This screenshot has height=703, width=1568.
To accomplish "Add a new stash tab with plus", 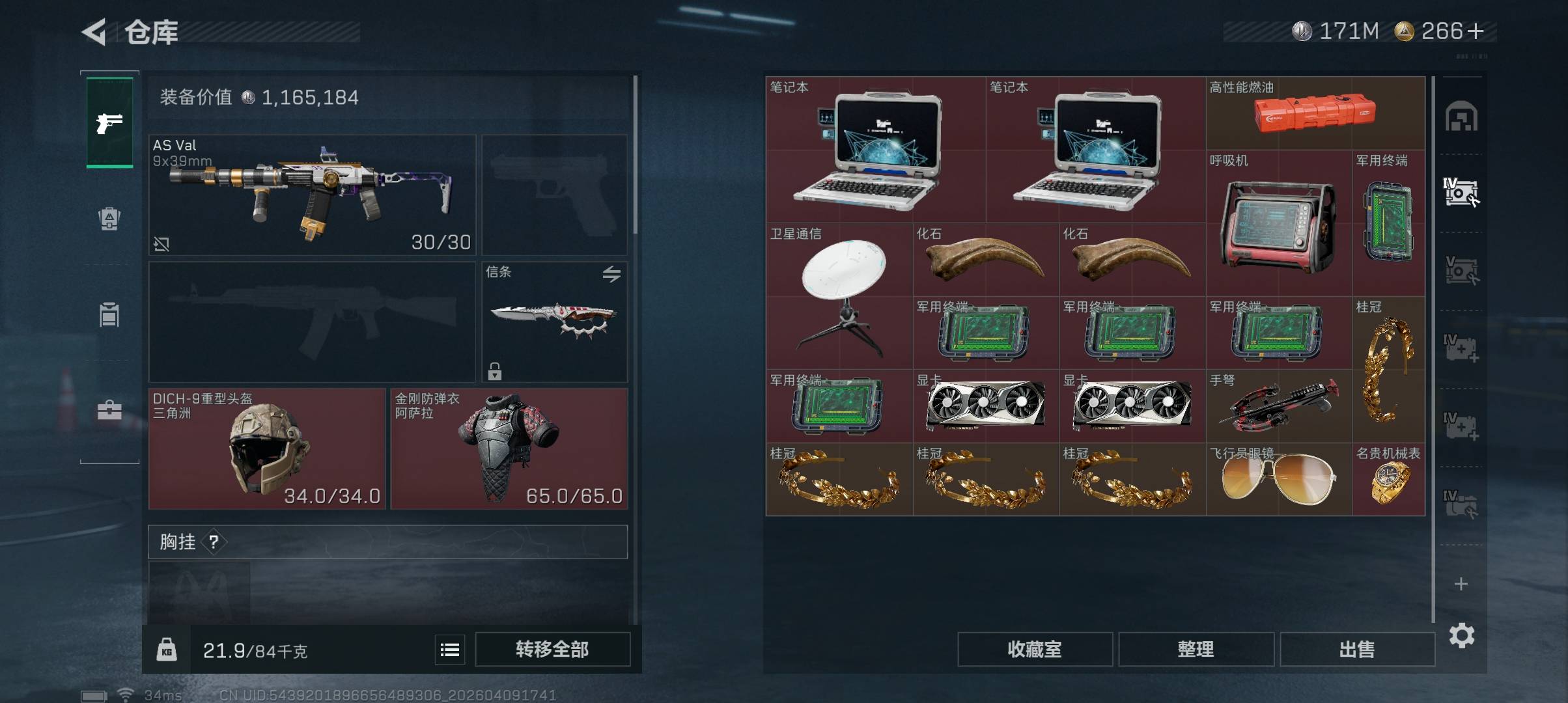I will [1461, 584].
